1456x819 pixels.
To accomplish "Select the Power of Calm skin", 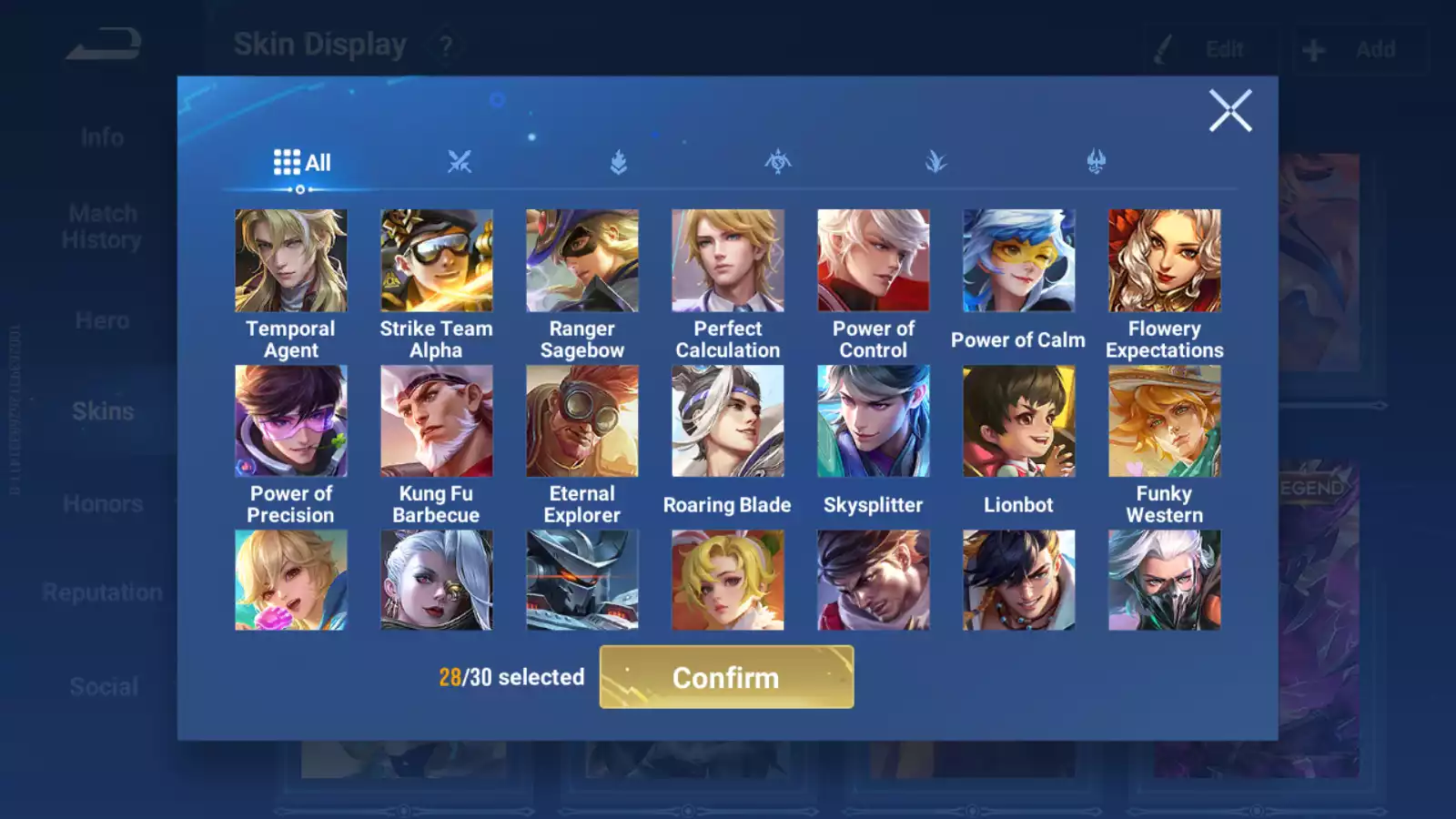I will coord(1018,261).
